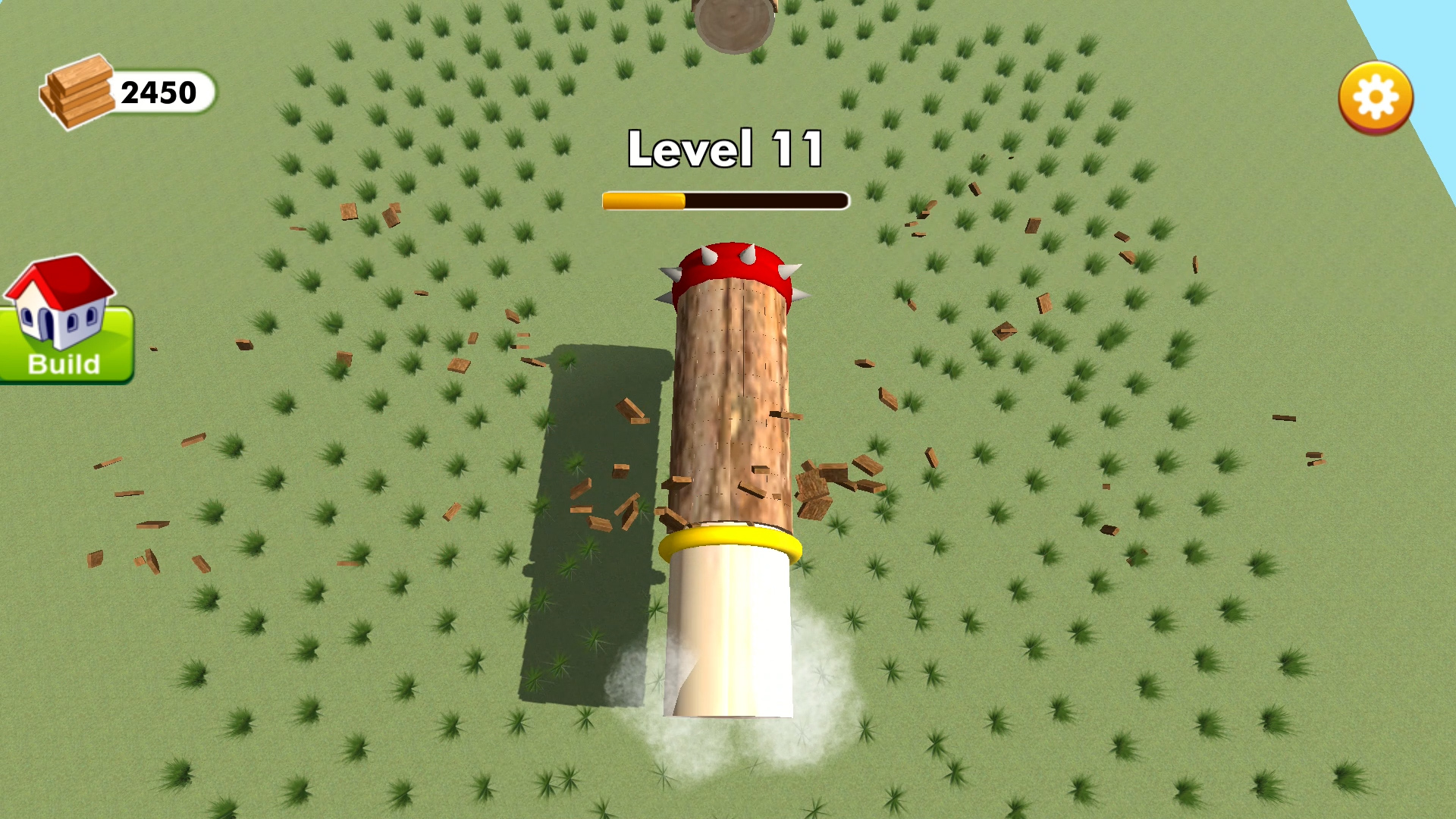Click the Level 11 progress bar

(x=726, y=199)
